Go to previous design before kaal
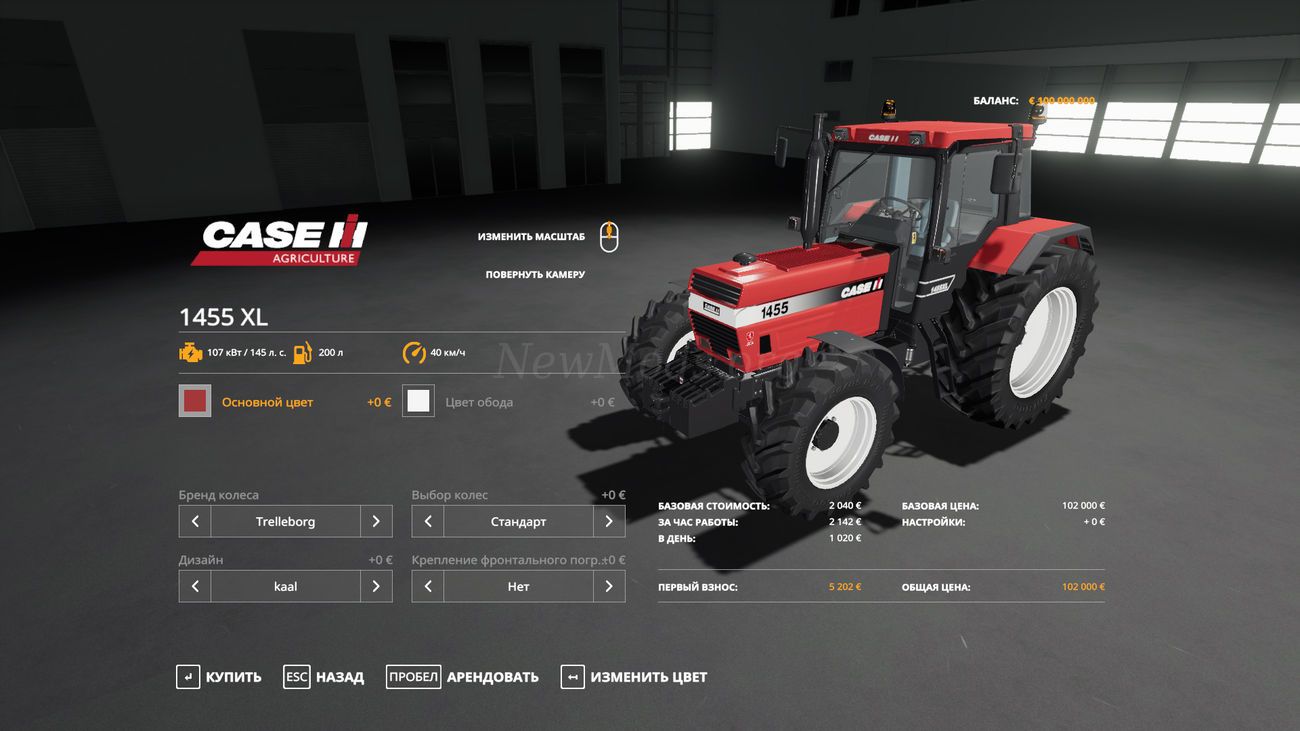The height and width of the screenshot is (731, 1300). point(195,586)
